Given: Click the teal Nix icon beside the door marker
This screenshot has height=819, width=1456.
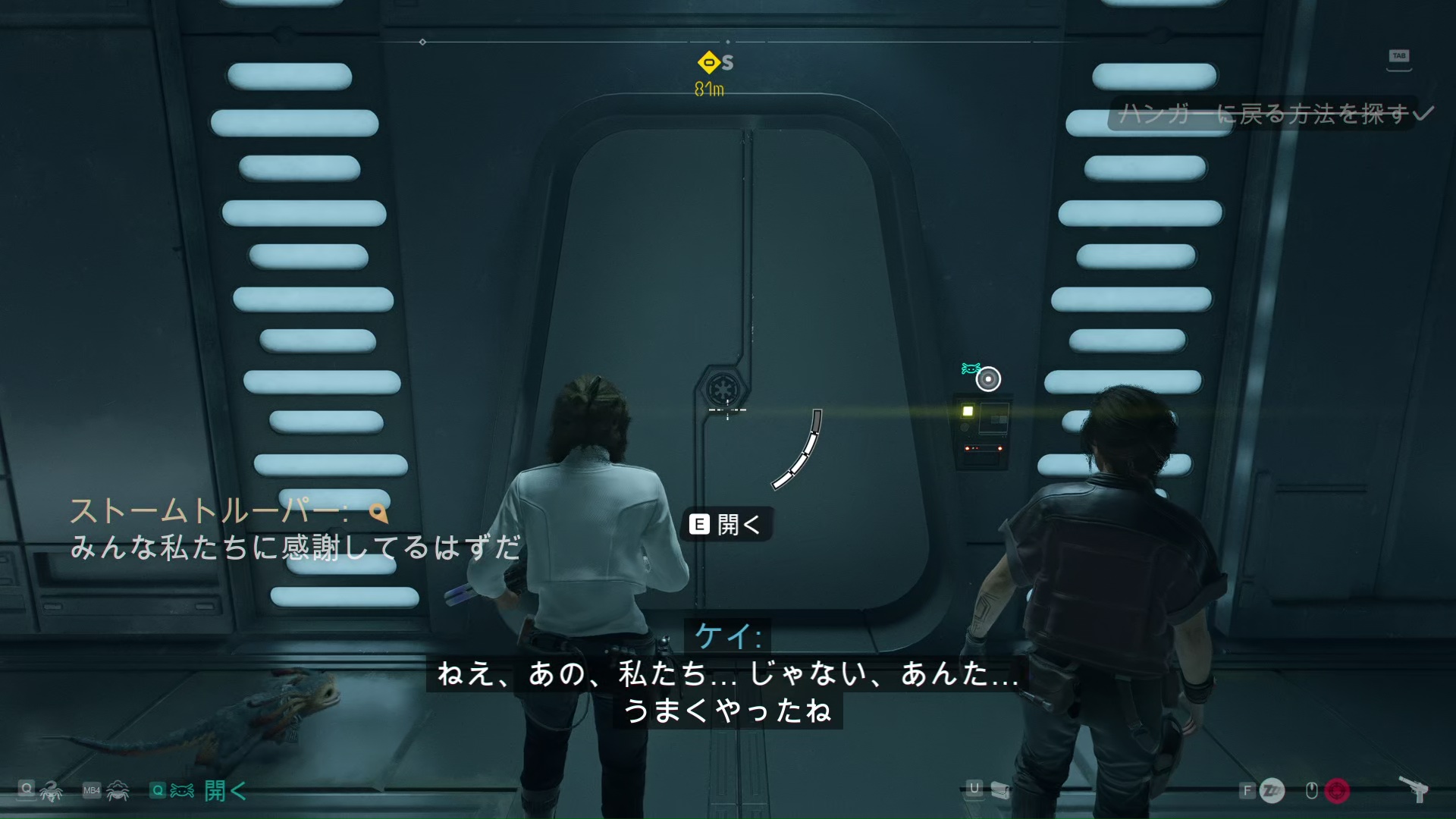Looking at the screenshot, I should click(x=970, y=369).
